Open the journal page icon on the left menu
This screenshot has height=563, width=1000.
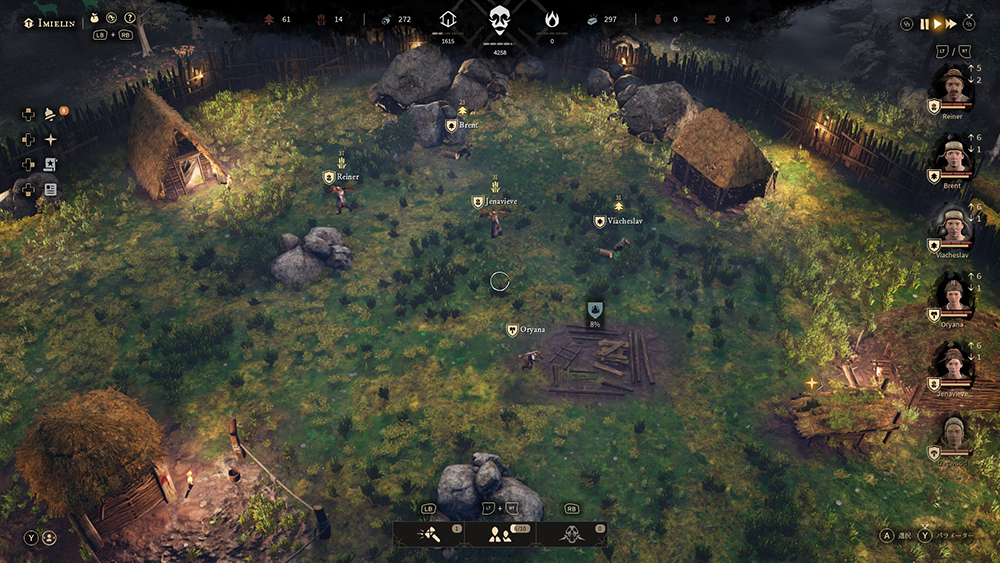50,189
